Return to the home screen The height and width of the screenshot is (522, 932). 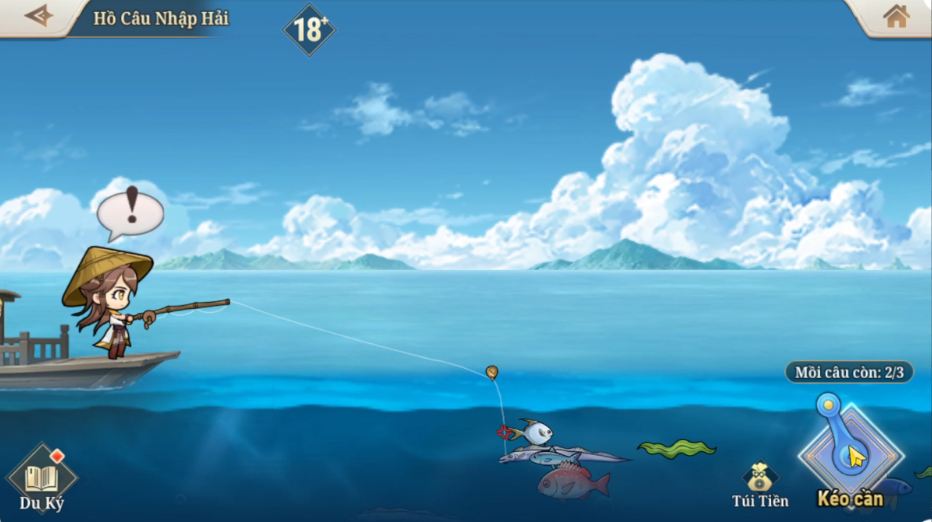pos(896,16)
